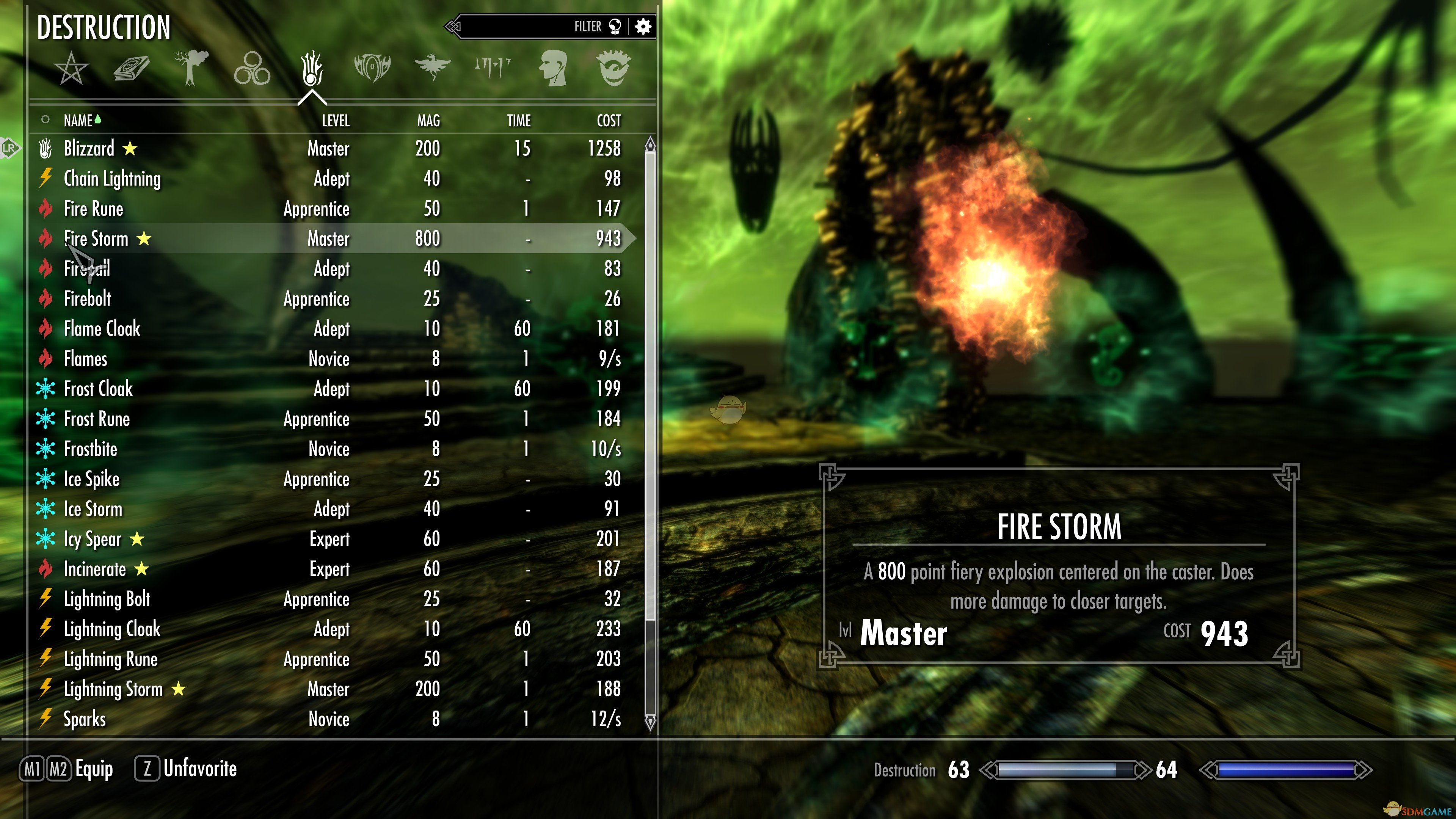
Task: Select the Frostbite spell row
Action: (91, 449)
